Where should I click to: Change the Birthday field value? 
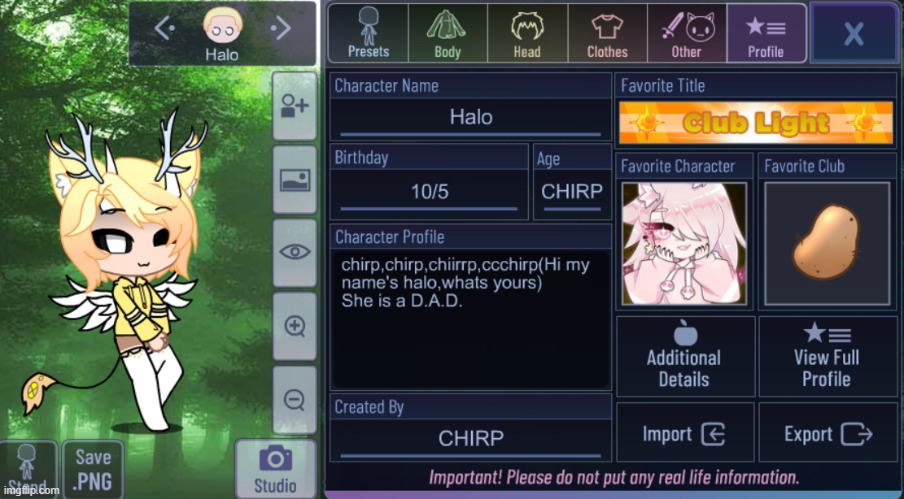[429, 191]
